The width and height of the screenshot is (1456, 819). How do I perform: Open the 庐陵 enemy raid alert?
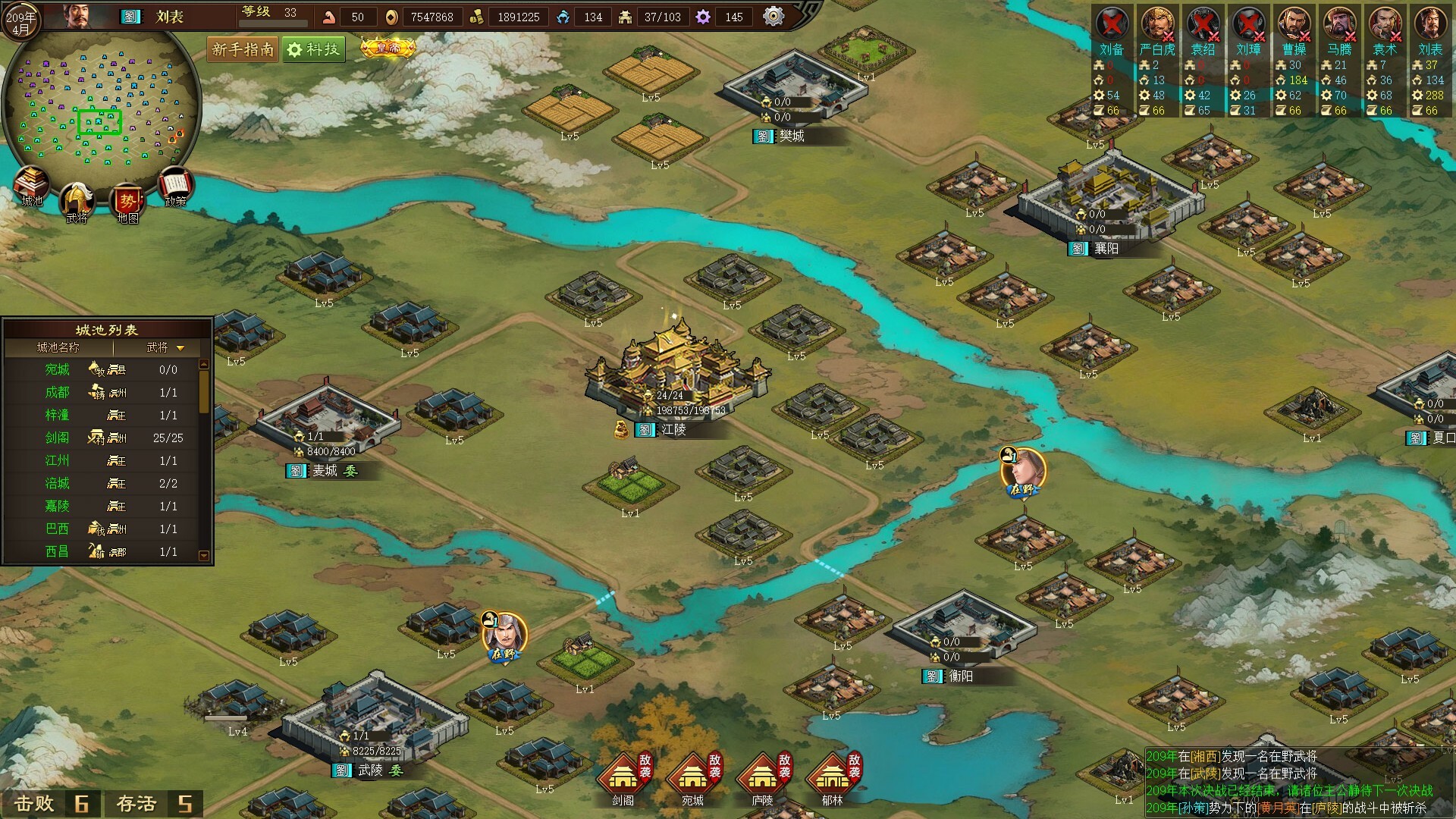coord(763,777)
